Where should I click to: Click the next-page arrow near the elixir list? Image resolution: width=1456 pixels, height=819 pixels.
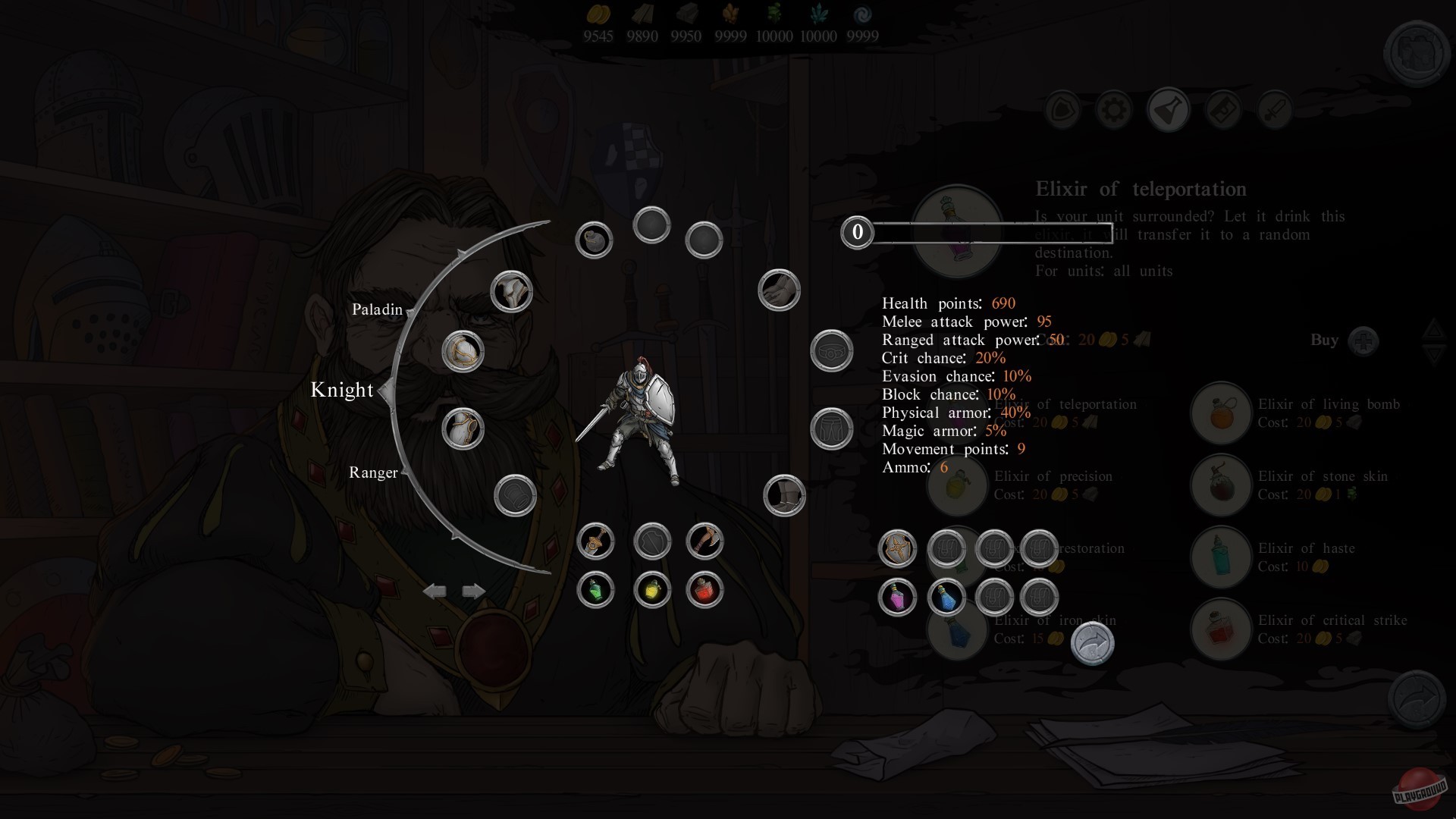(x=1092, y=643)
